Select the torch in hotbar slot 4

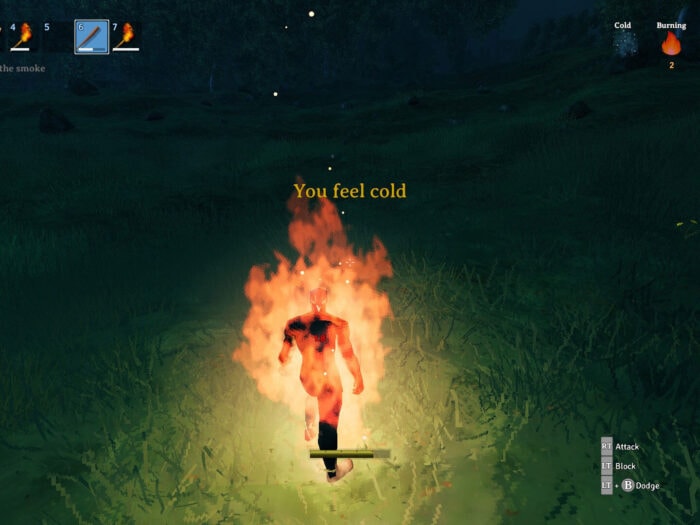pyautogui.click(x=22, y=37)
